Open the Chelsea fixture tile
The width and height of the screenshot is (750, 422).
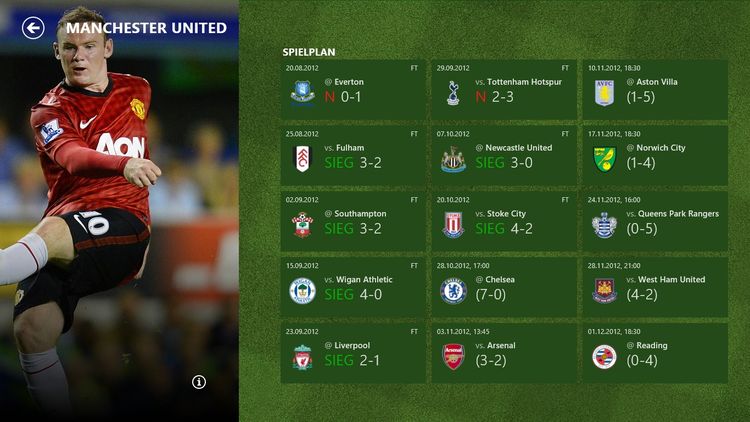pyautogui.click(x=504, y=287)
